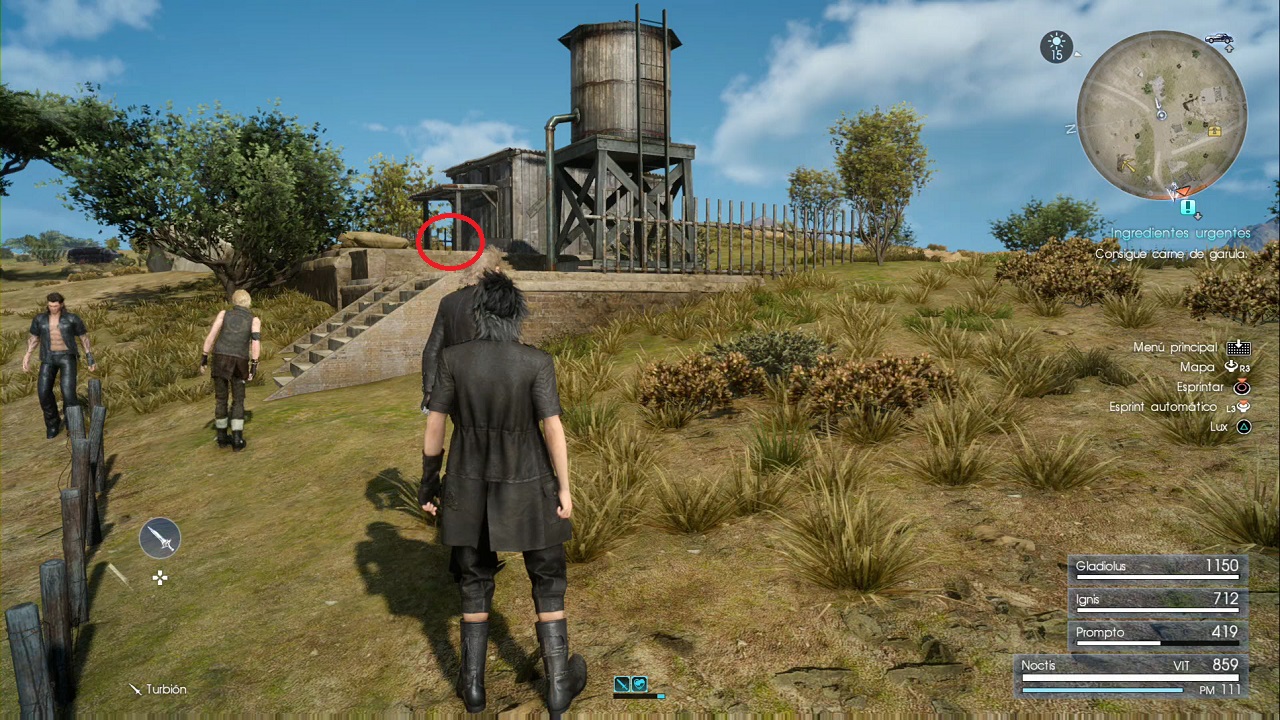Select the Noctis status panel
The width and height of the screenshot is (1280, 720).
1129,675
